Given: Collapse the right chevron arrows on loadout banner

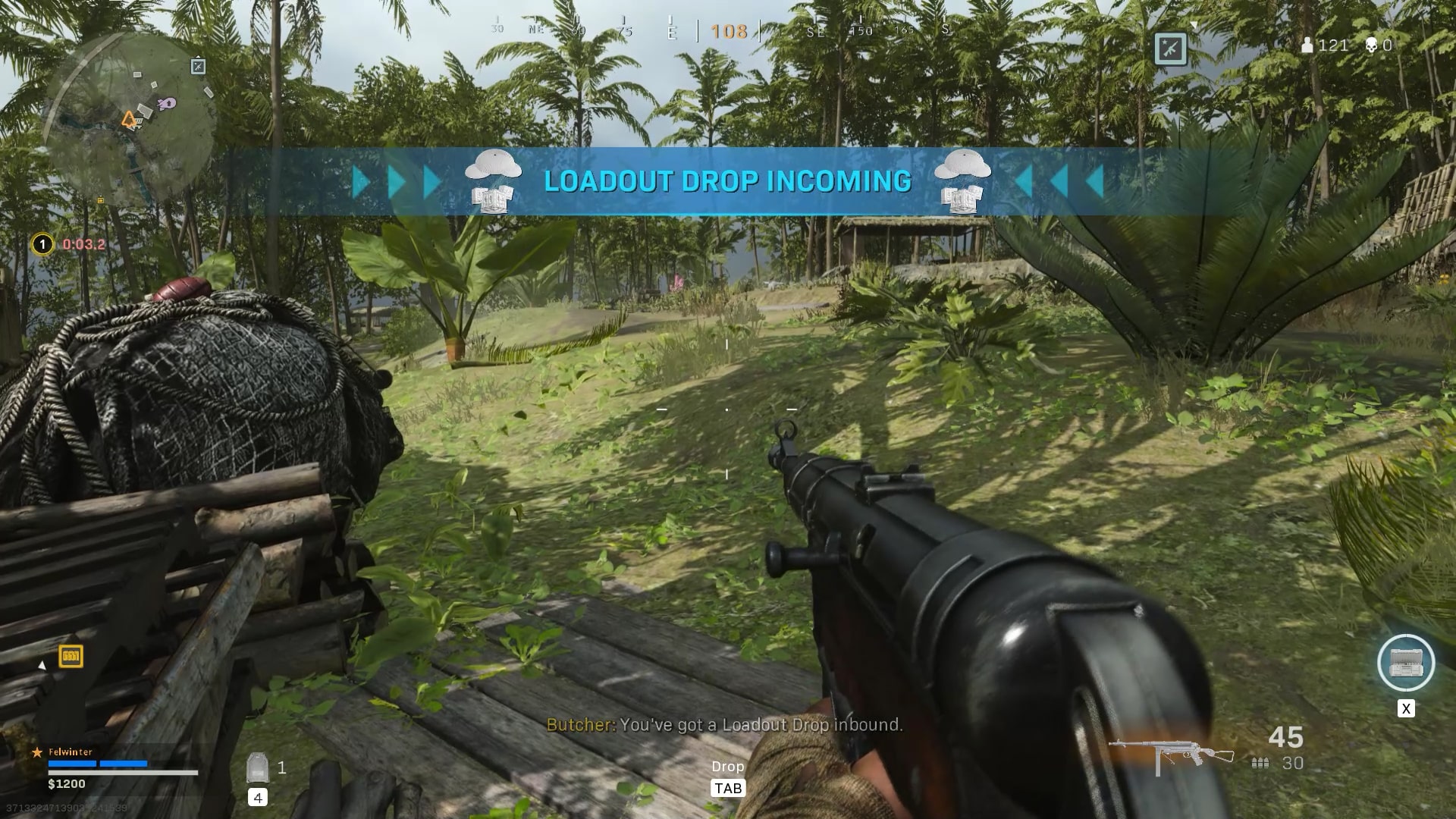Looking at the screenshot, I should [x=1060, y=180].
